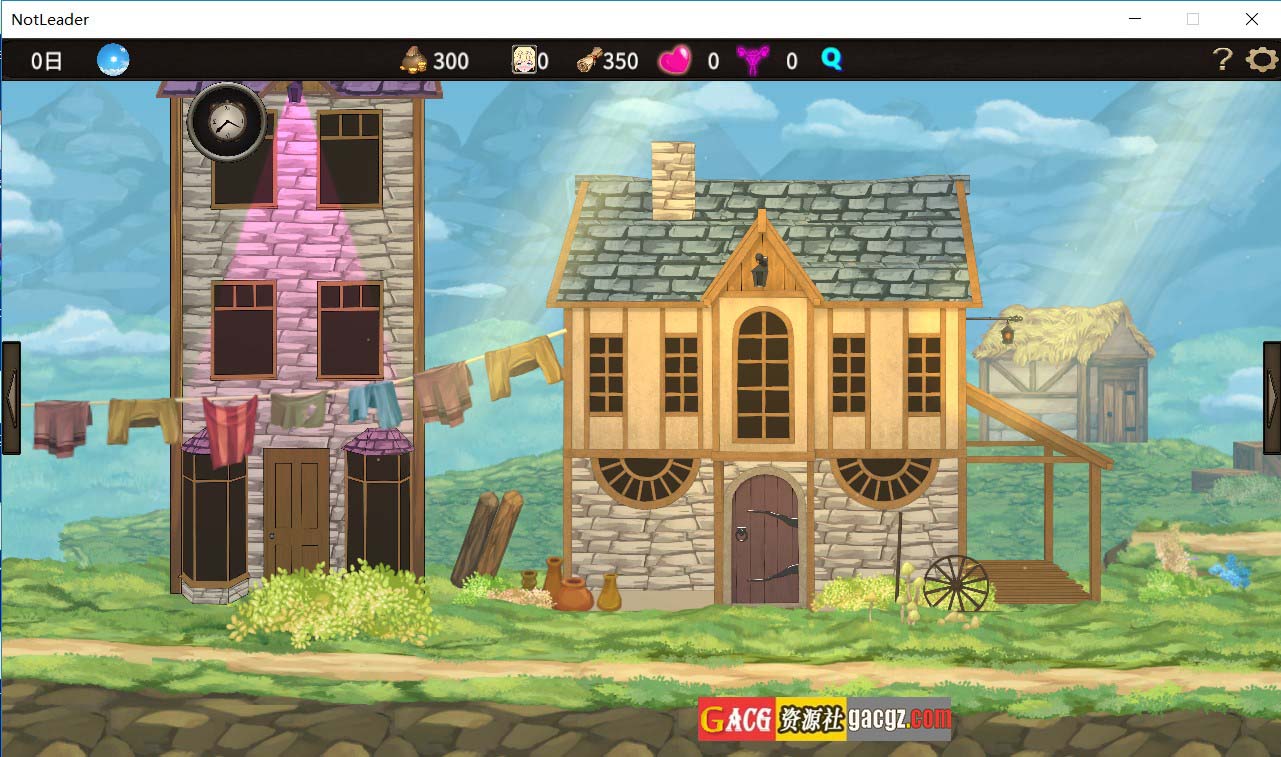Viewport: 1281px width, 757px height.
Task: Open the gear settings menu
Action: click(x=1262, y=60)
